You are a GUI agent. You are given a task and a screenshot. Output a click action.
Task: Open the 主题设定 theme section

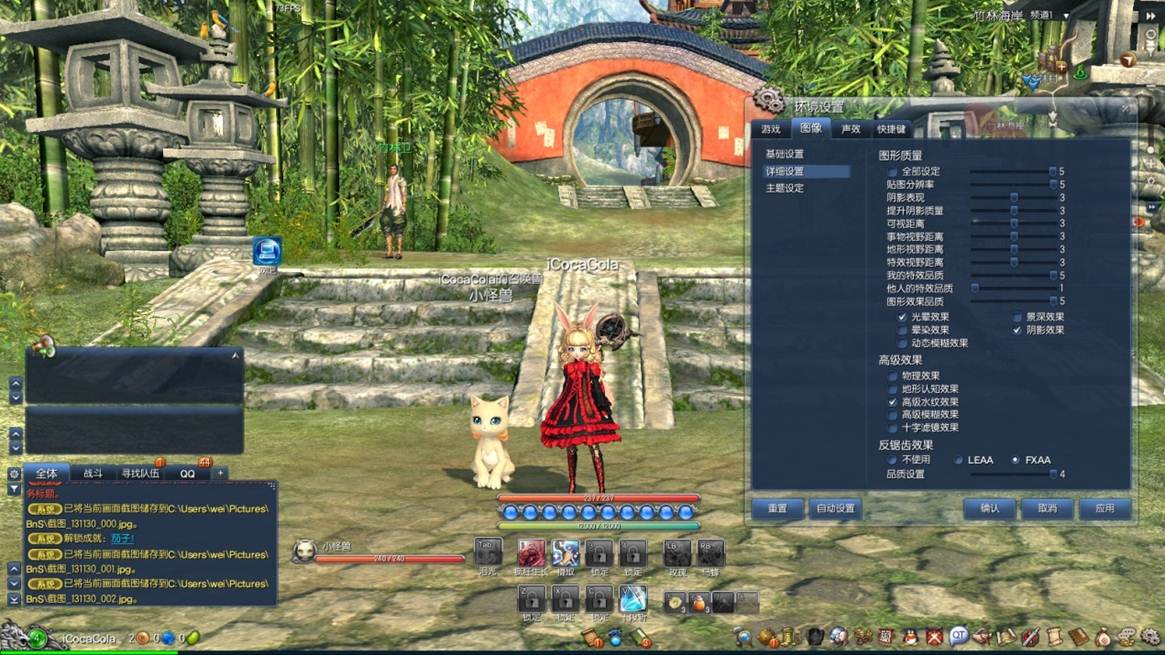coord(785,188)
